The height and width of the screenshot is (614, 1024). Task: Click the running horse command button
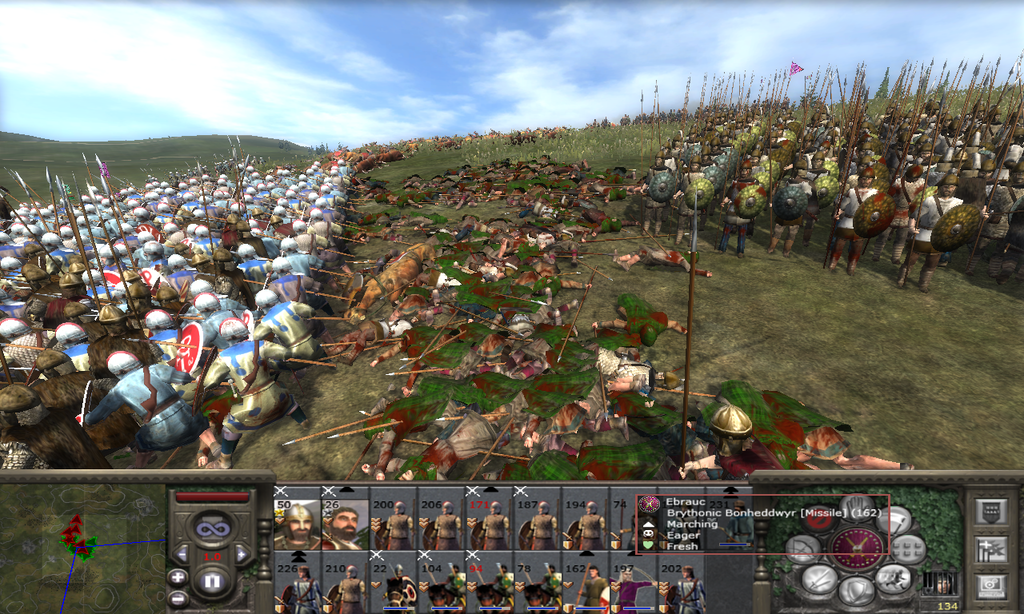894,576
